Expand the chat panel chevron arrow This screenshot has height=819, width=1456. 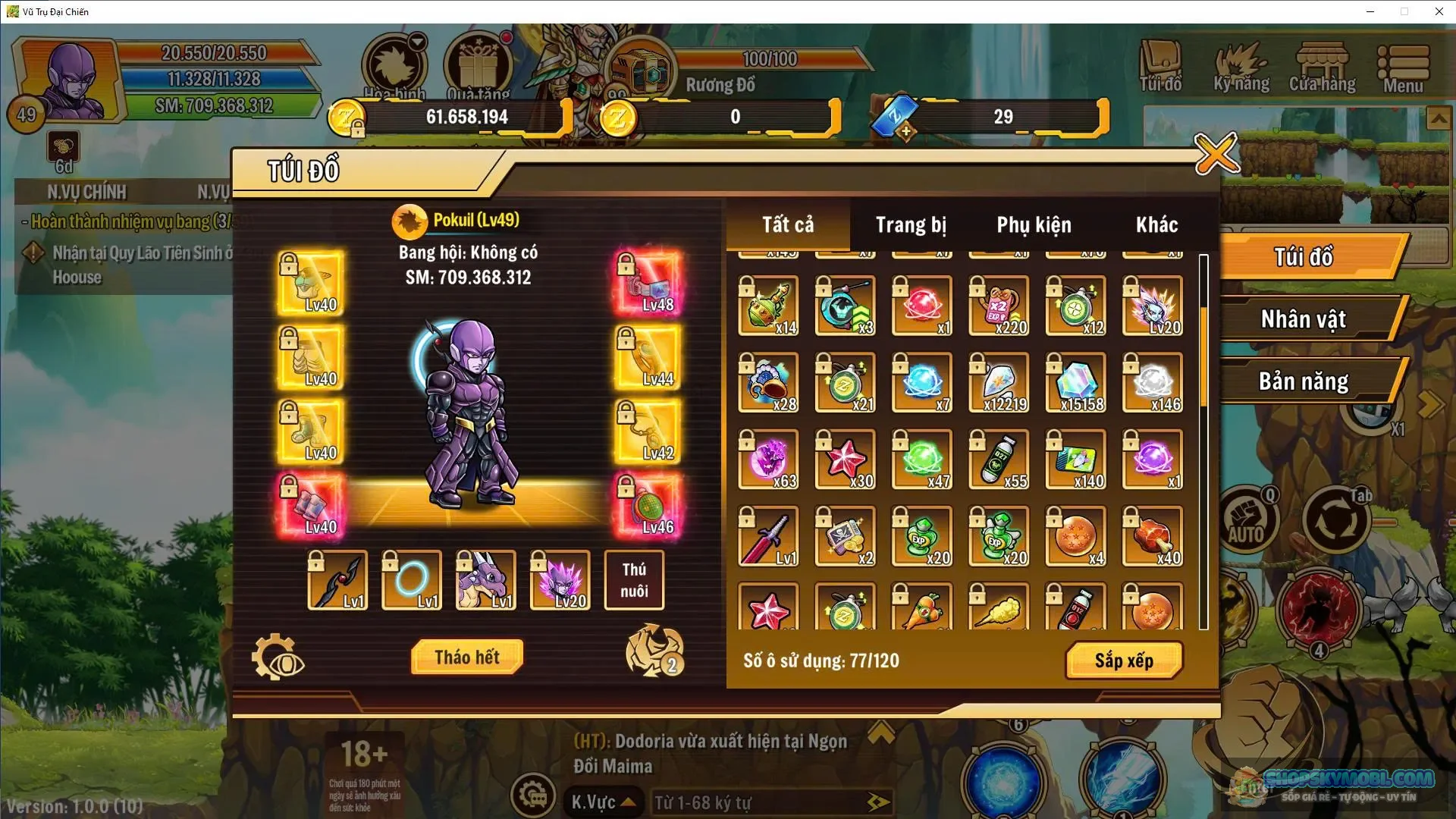(x=880, y=732)
